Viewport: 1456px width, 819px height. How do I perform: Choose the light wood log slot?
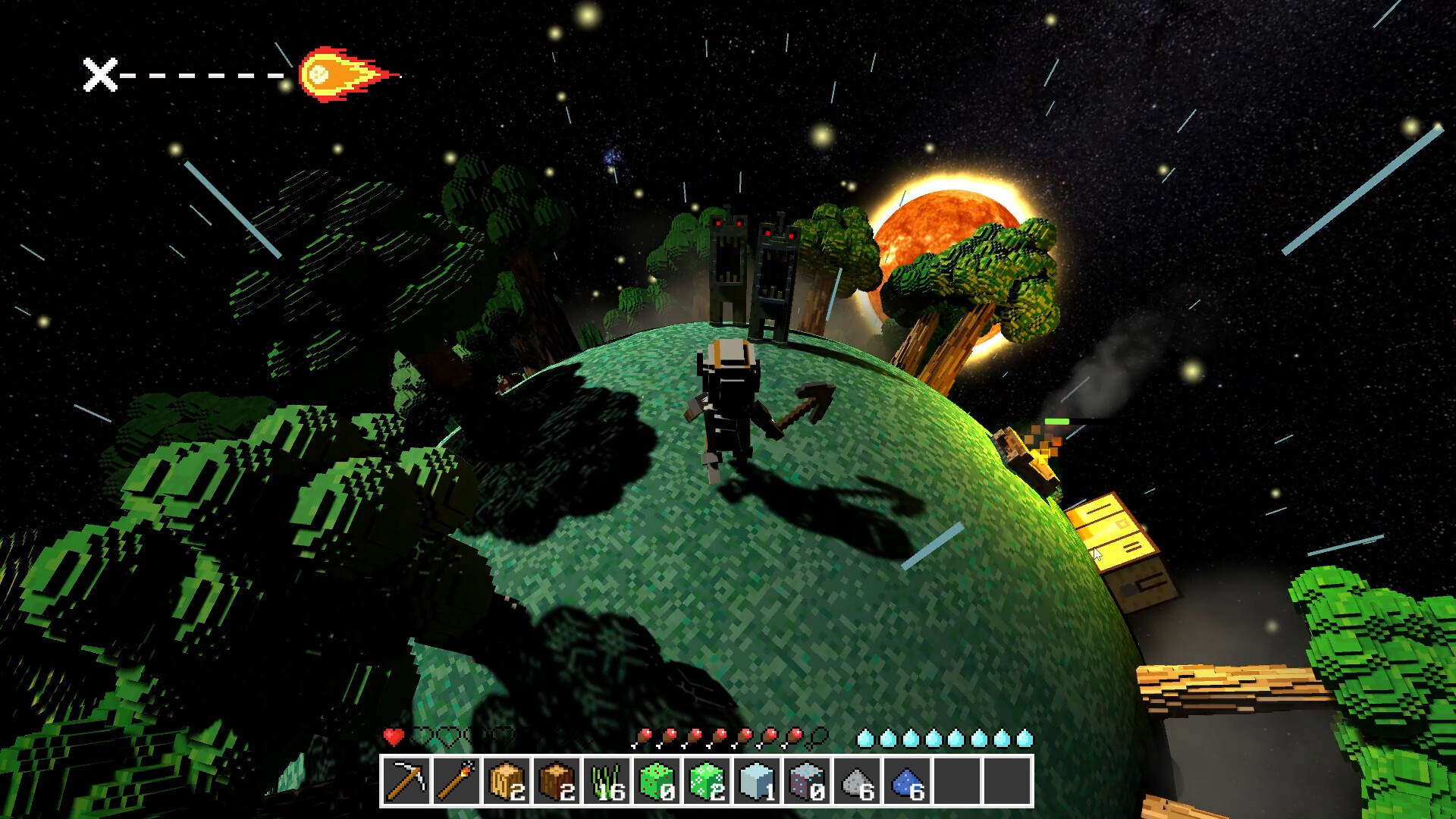(x=507, y=781)
